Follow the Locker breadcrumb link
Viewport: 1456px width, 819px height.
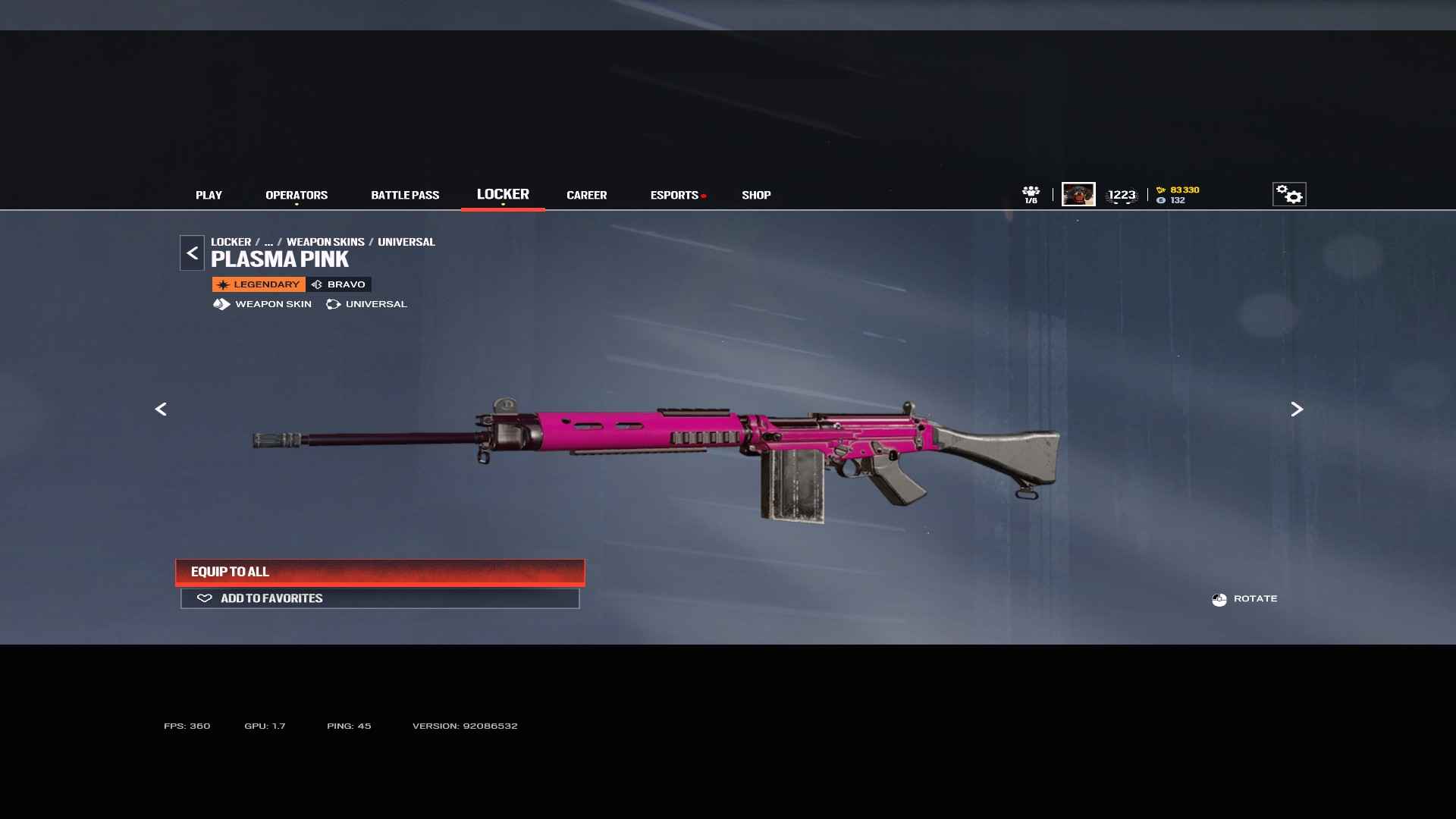pos(231,242)
